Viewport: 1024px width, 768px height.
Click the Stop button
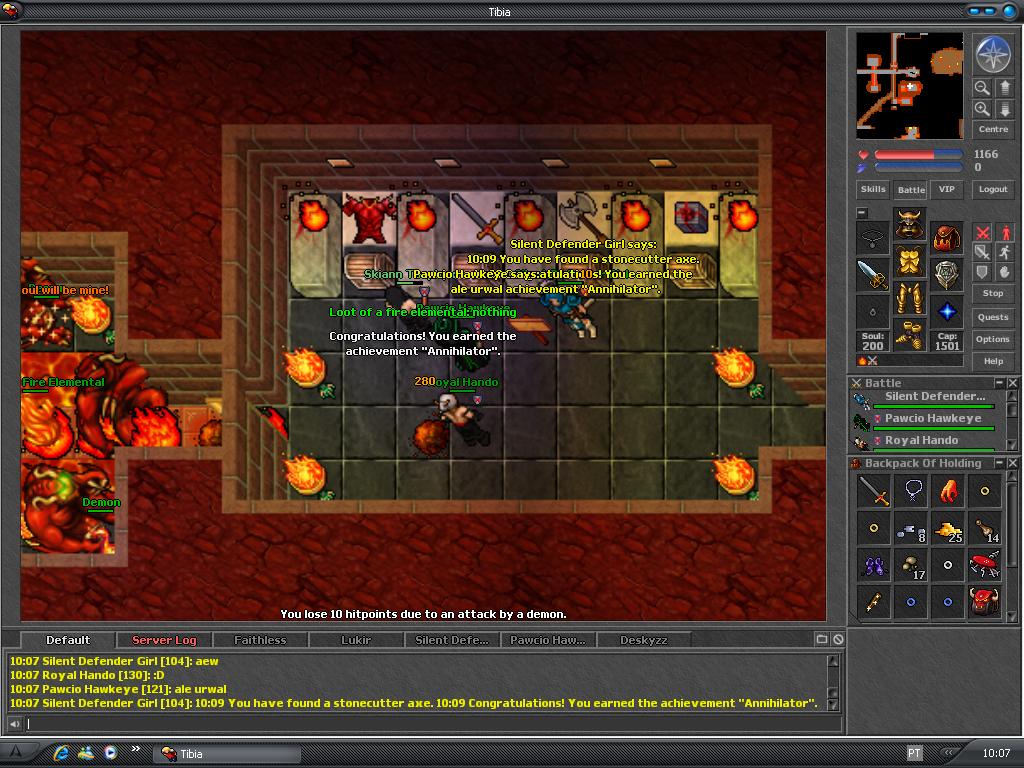tap(993, 293)
